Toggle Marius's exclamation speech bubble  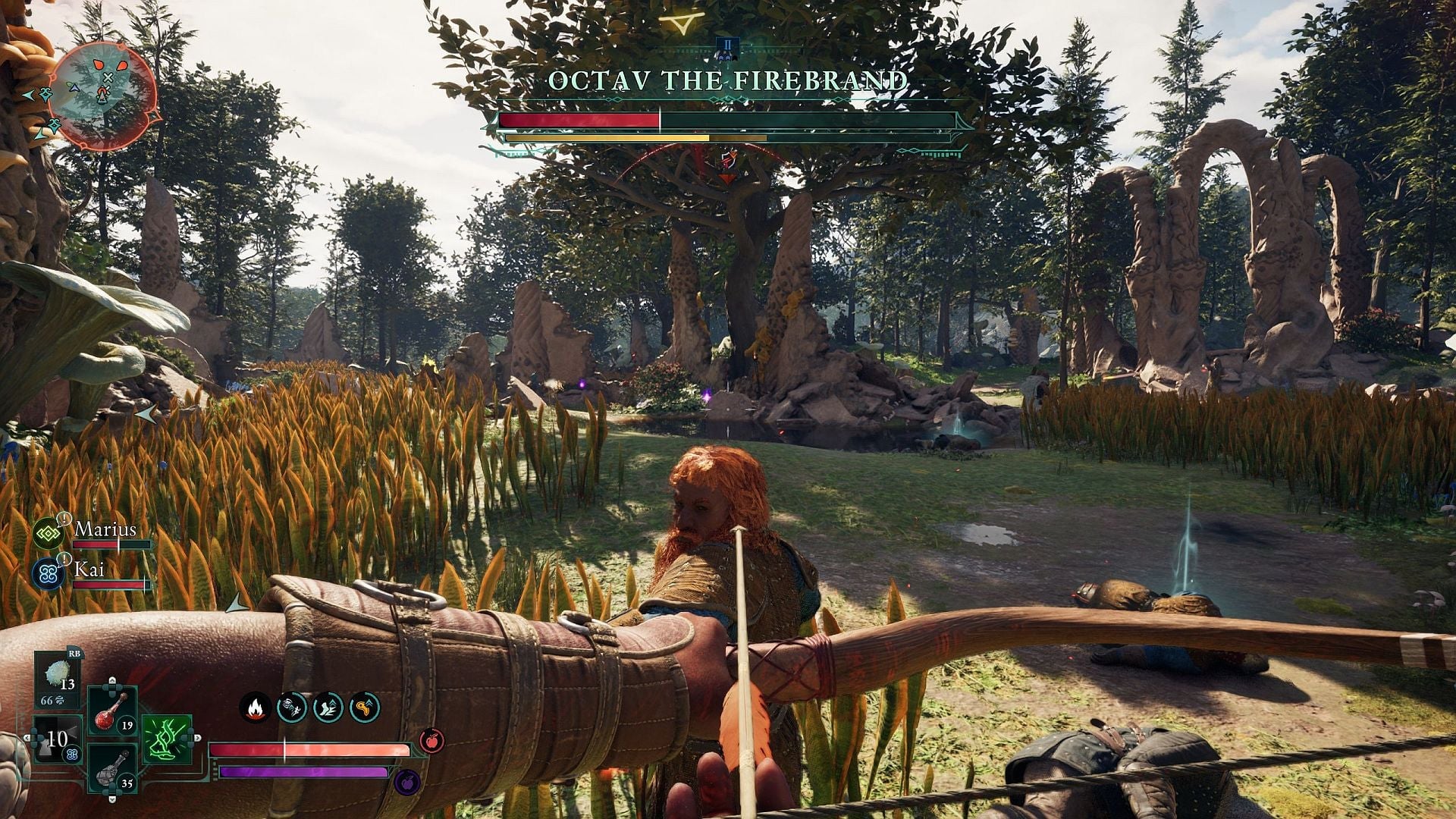point(64,518)
